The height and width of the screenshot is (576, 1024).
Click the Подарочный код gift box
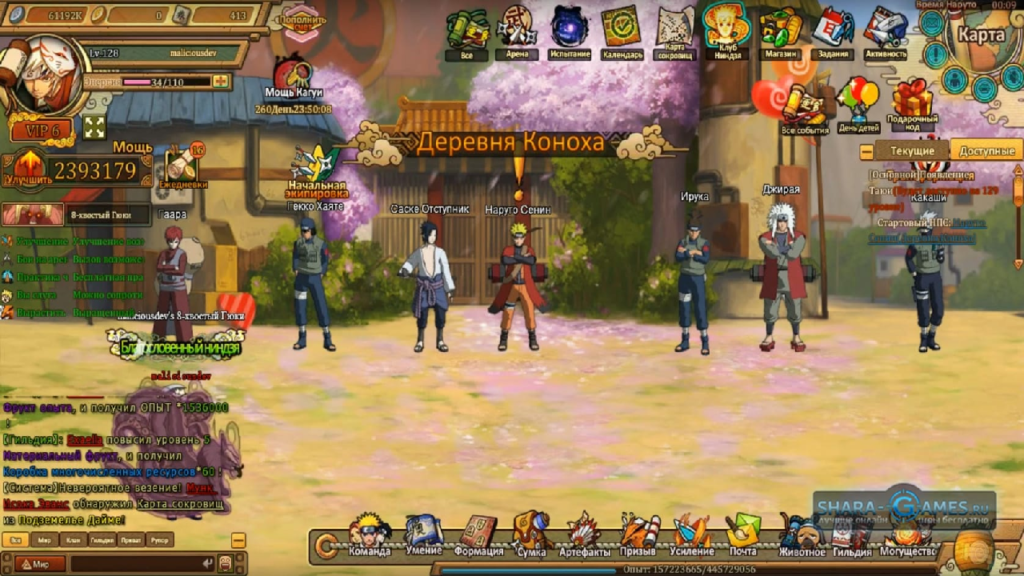[912, 102]
